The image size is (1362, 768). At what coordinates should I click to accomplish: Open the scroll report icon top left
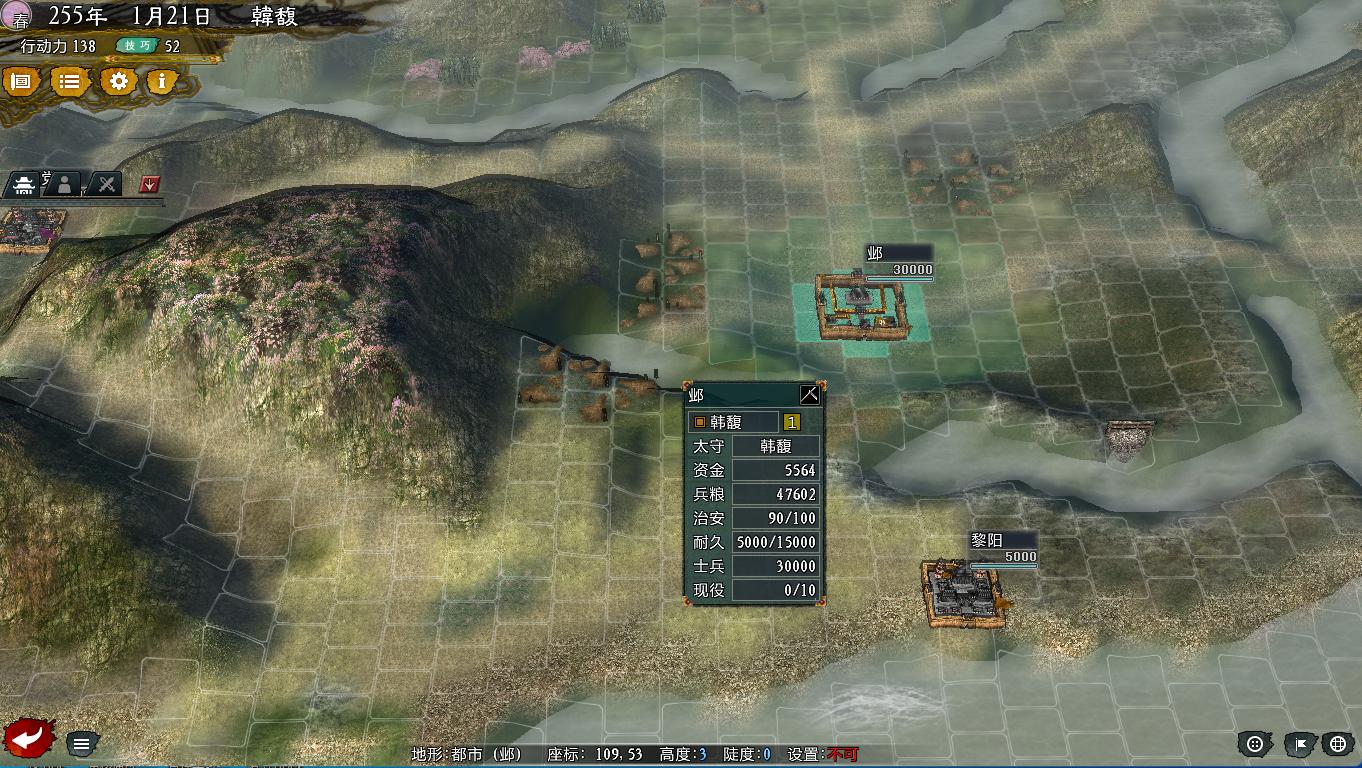pyautogui.click(x=21, y=82)
